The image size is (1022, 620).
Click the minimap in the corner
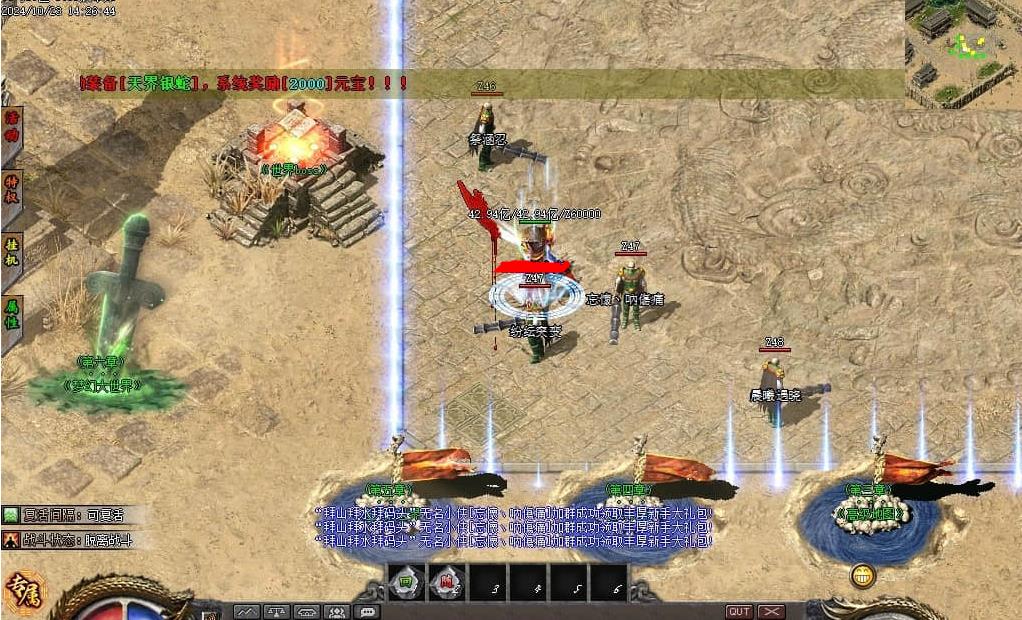(963, 50)
